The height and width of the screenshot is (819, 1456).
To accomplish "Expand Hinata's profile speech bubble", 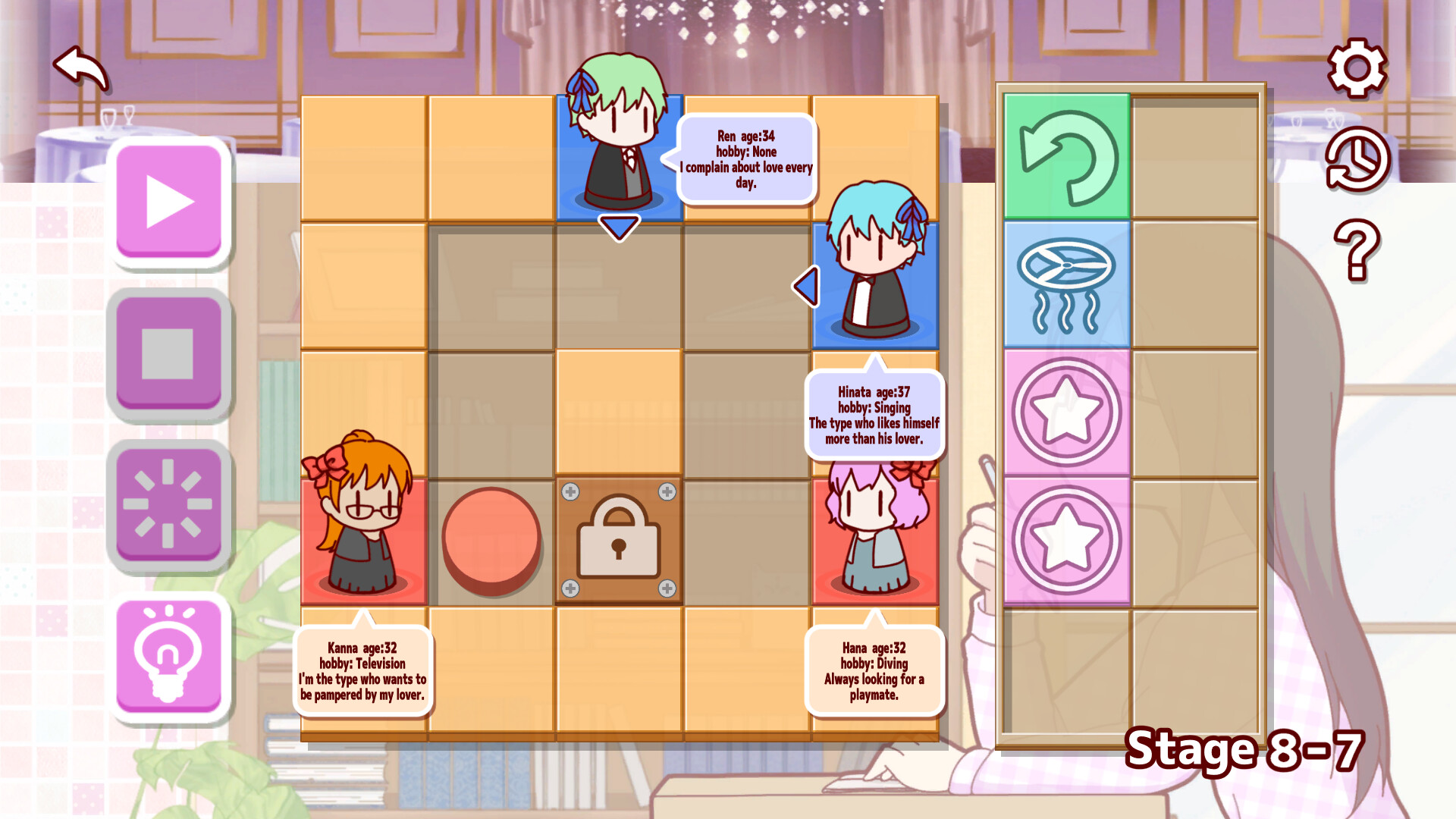I will 874,413.
